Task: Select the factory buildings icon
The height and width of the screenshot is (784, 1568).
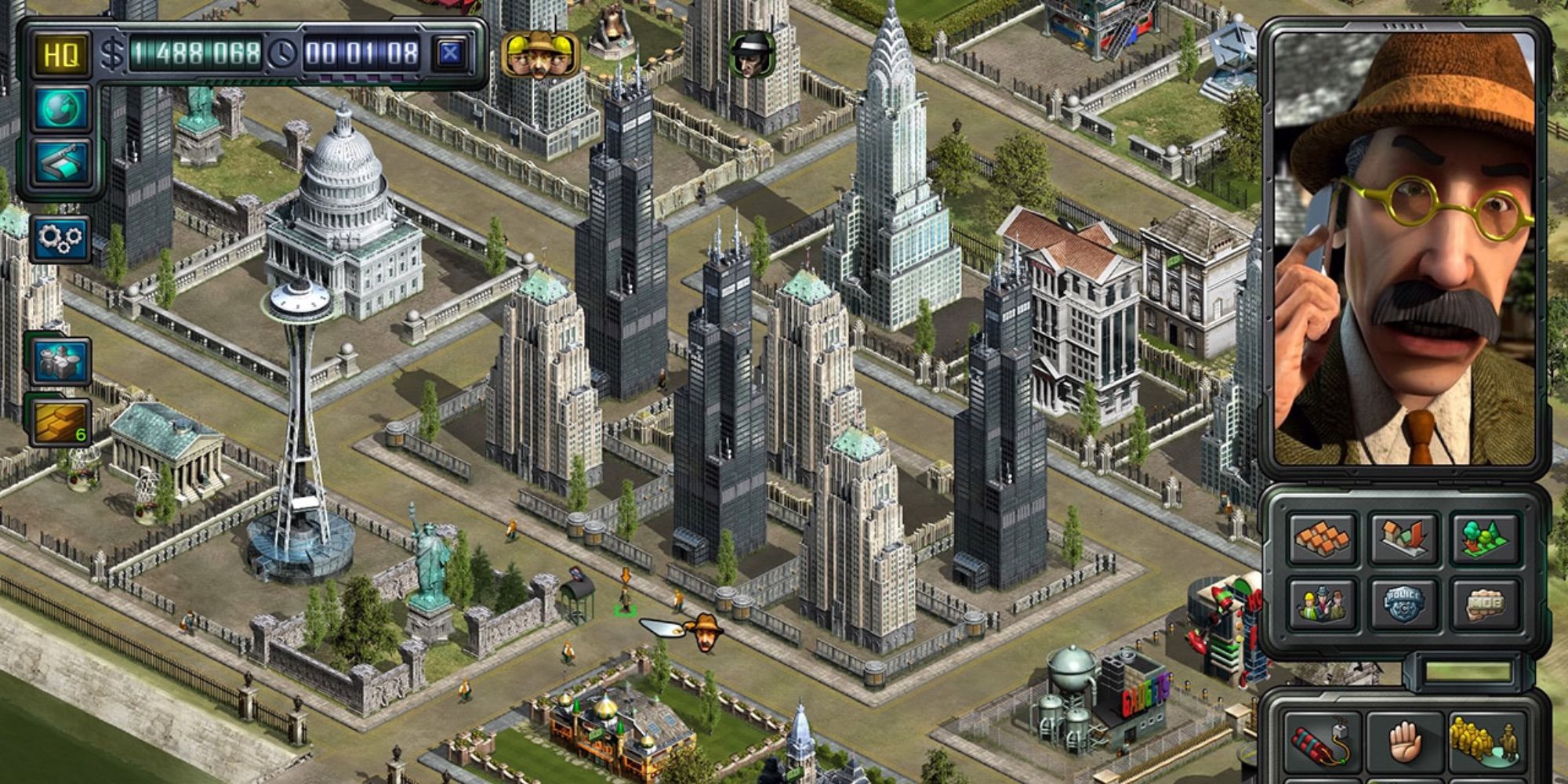Action: coord(60,361)
